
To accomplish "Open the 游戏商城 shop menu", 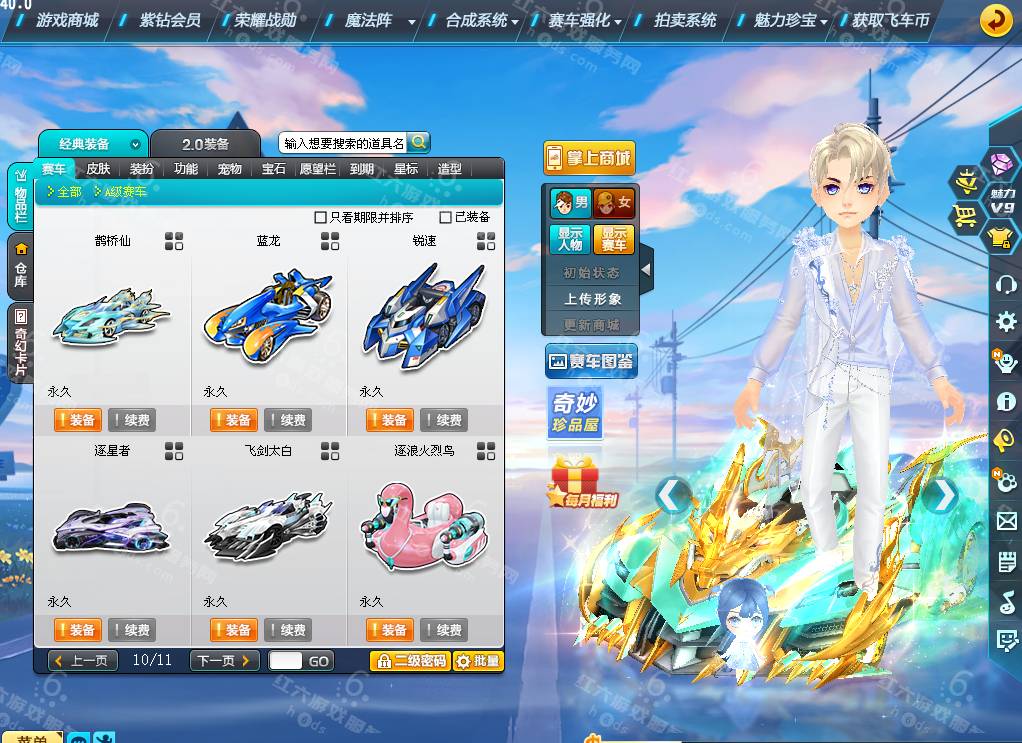I will coord(67,20).
